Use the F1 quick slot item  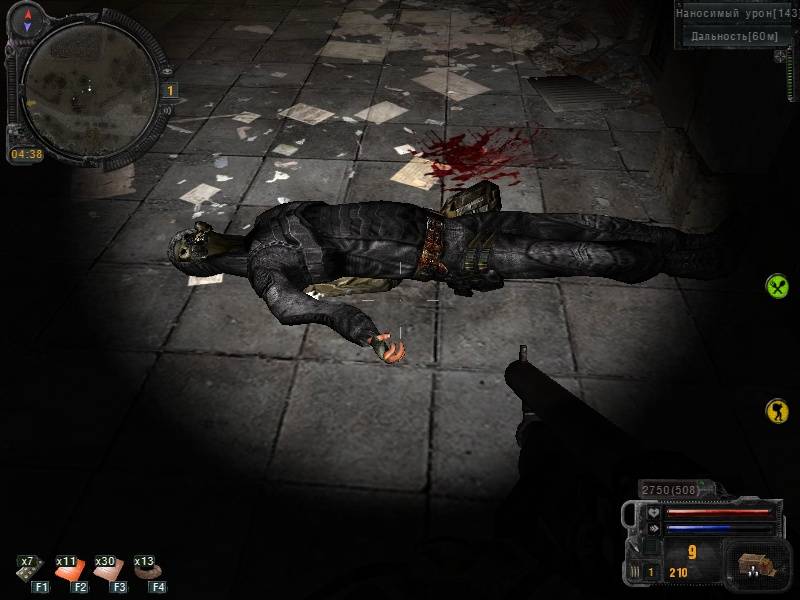pyautogui.click(x=28, y=569)
